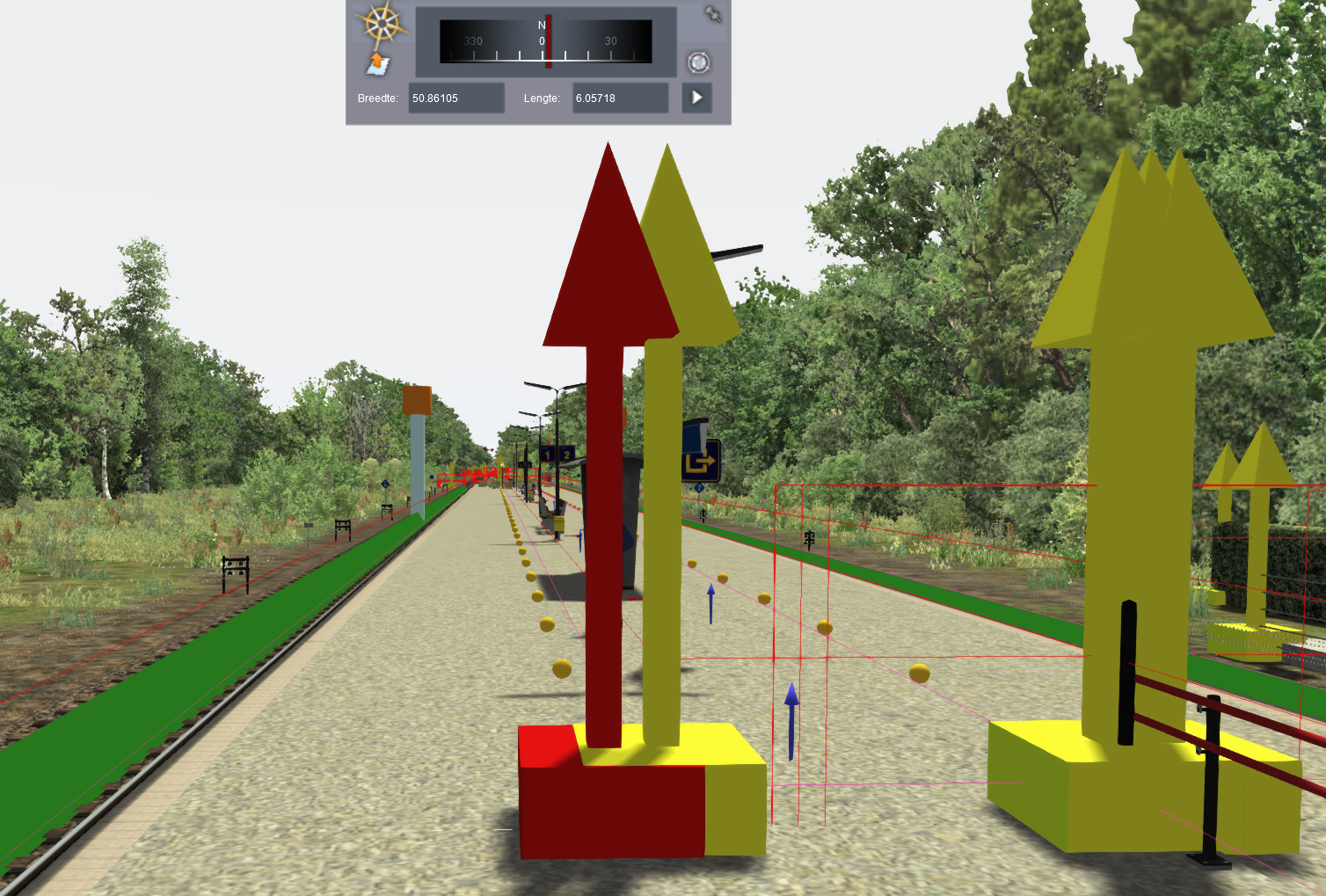Screen dimensions: 1326x896
Task: Click the orange arrow map icon
Action: pyautogui.click(x=377, y=63)
